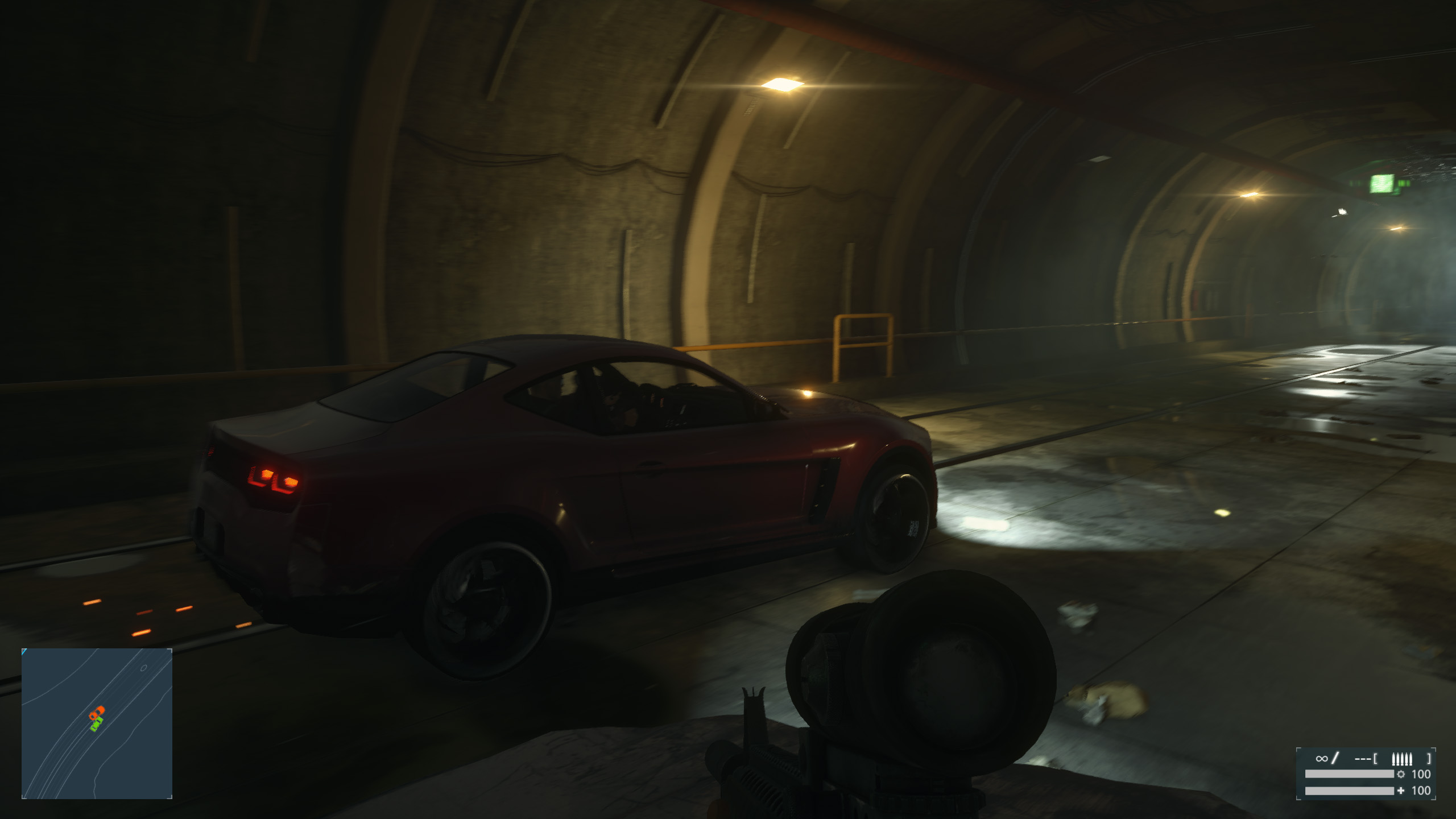Click the minimap panel

click(x=97, y=723)
